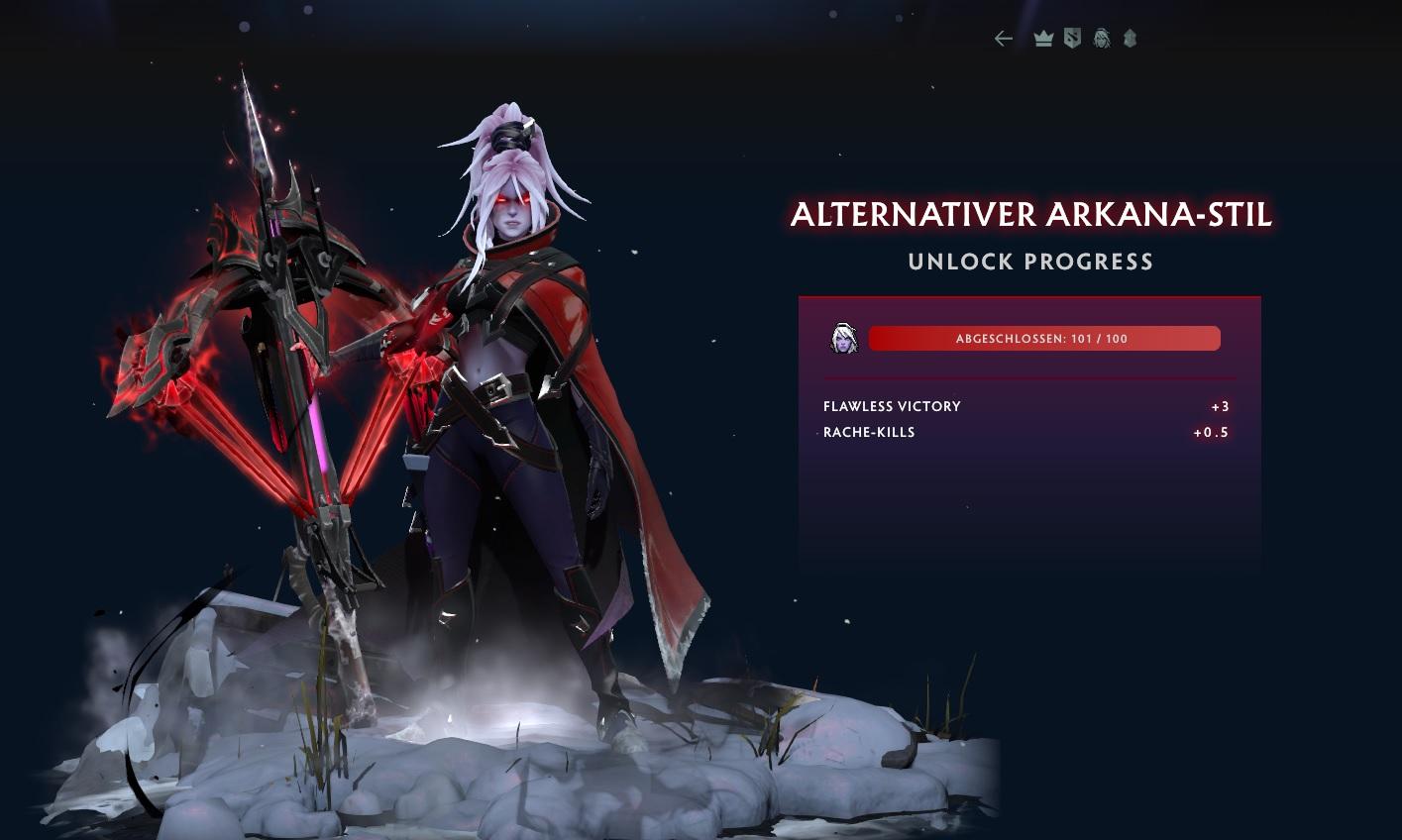Click the Rache-Kills row
The image size is (1402, 840).
click(1026, 432)
